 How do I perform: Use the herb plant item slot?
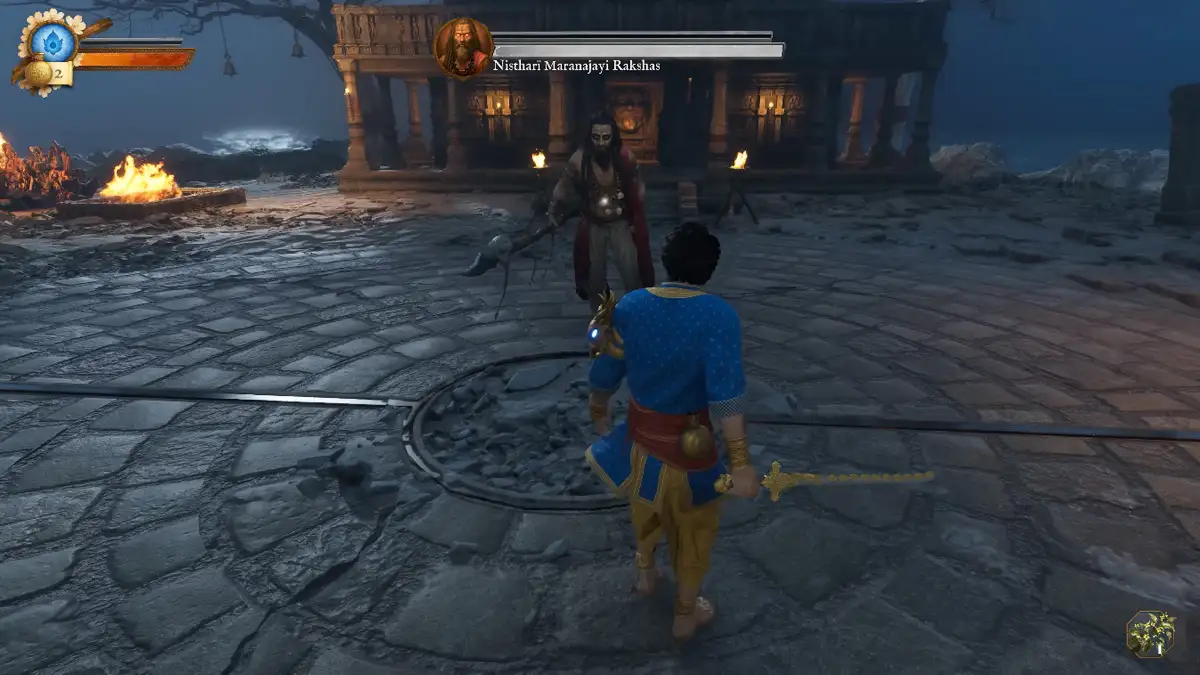1150,633
